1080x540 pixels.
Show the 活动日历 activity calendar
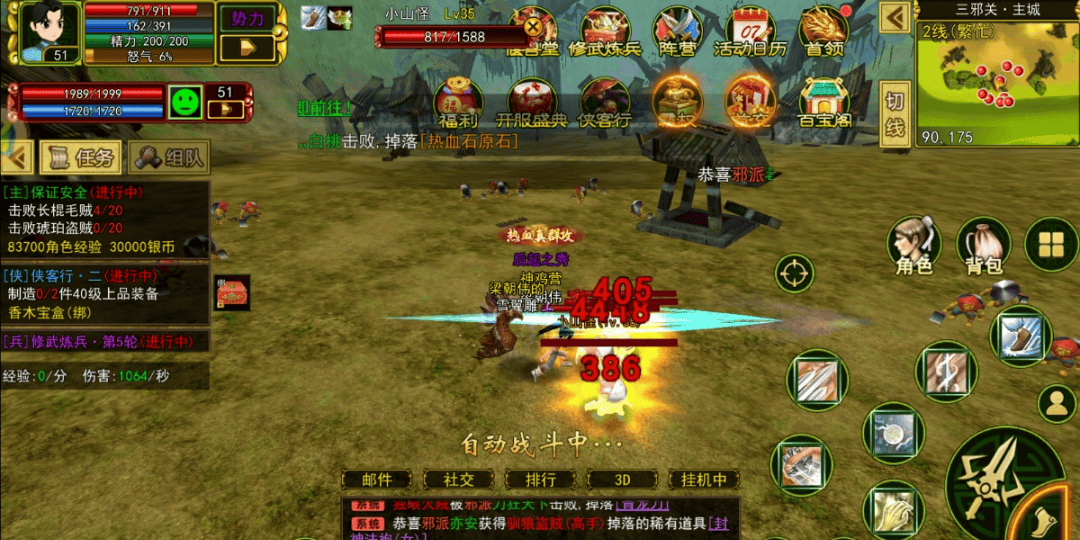750,33
